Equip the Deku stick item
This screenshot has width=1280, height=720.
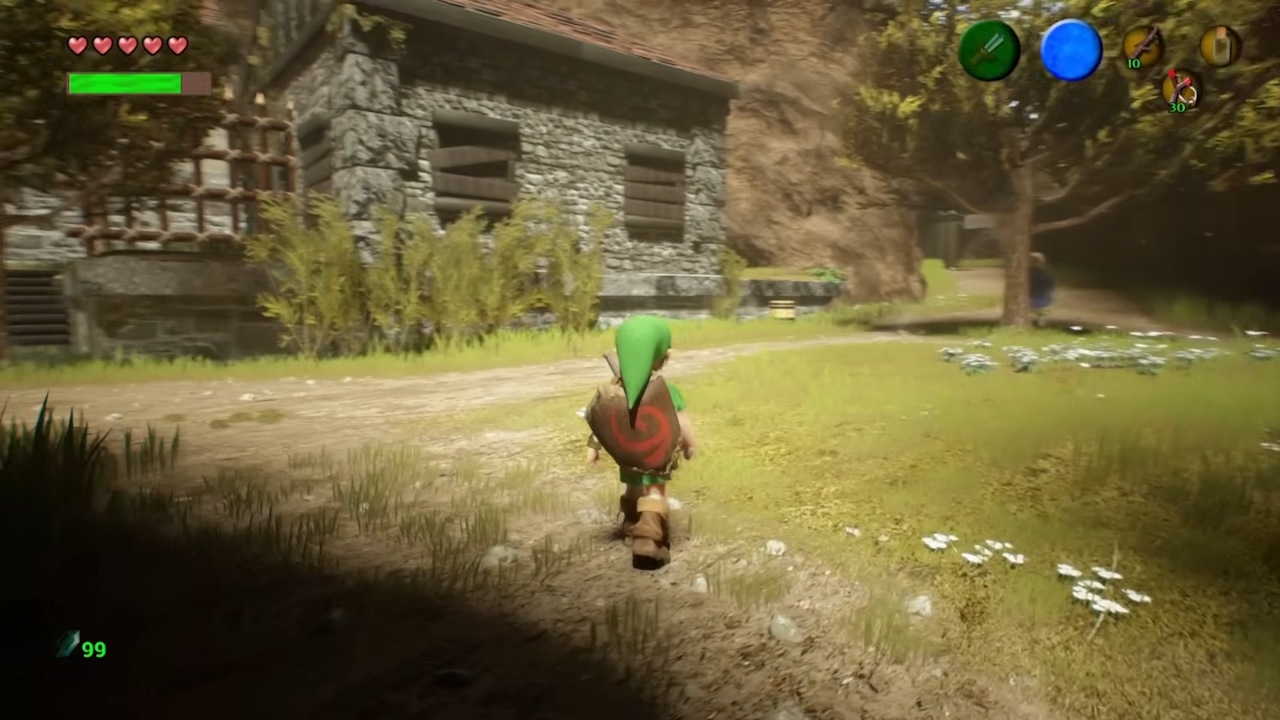[x=1142, y=46]
